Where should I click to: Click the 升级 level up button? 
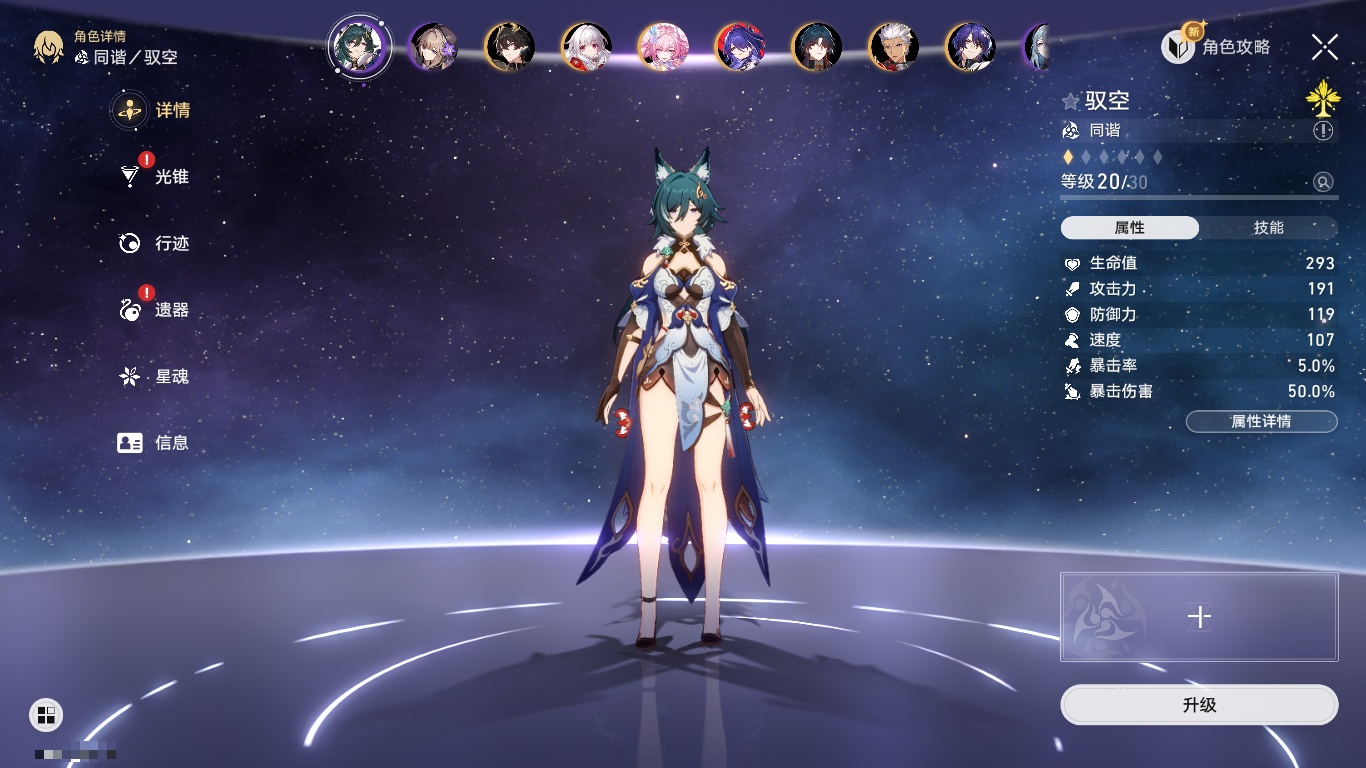[1199, 705]
